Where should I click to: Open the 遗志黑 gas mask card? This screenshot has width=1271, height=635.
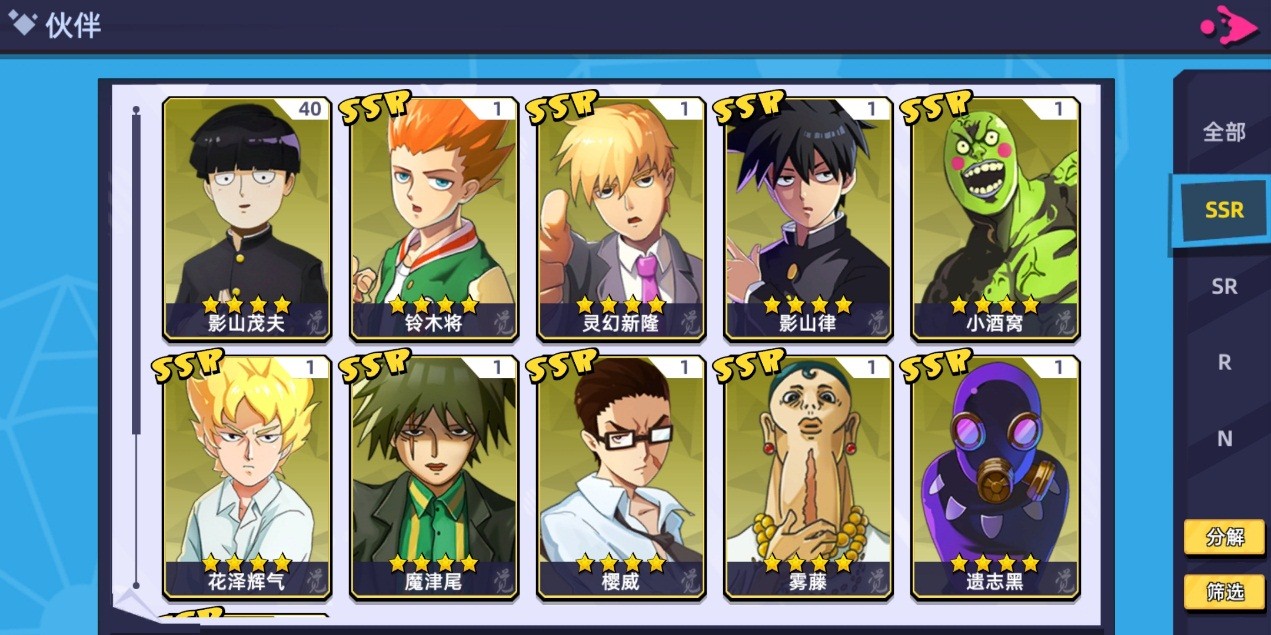(x=995, y=477)
